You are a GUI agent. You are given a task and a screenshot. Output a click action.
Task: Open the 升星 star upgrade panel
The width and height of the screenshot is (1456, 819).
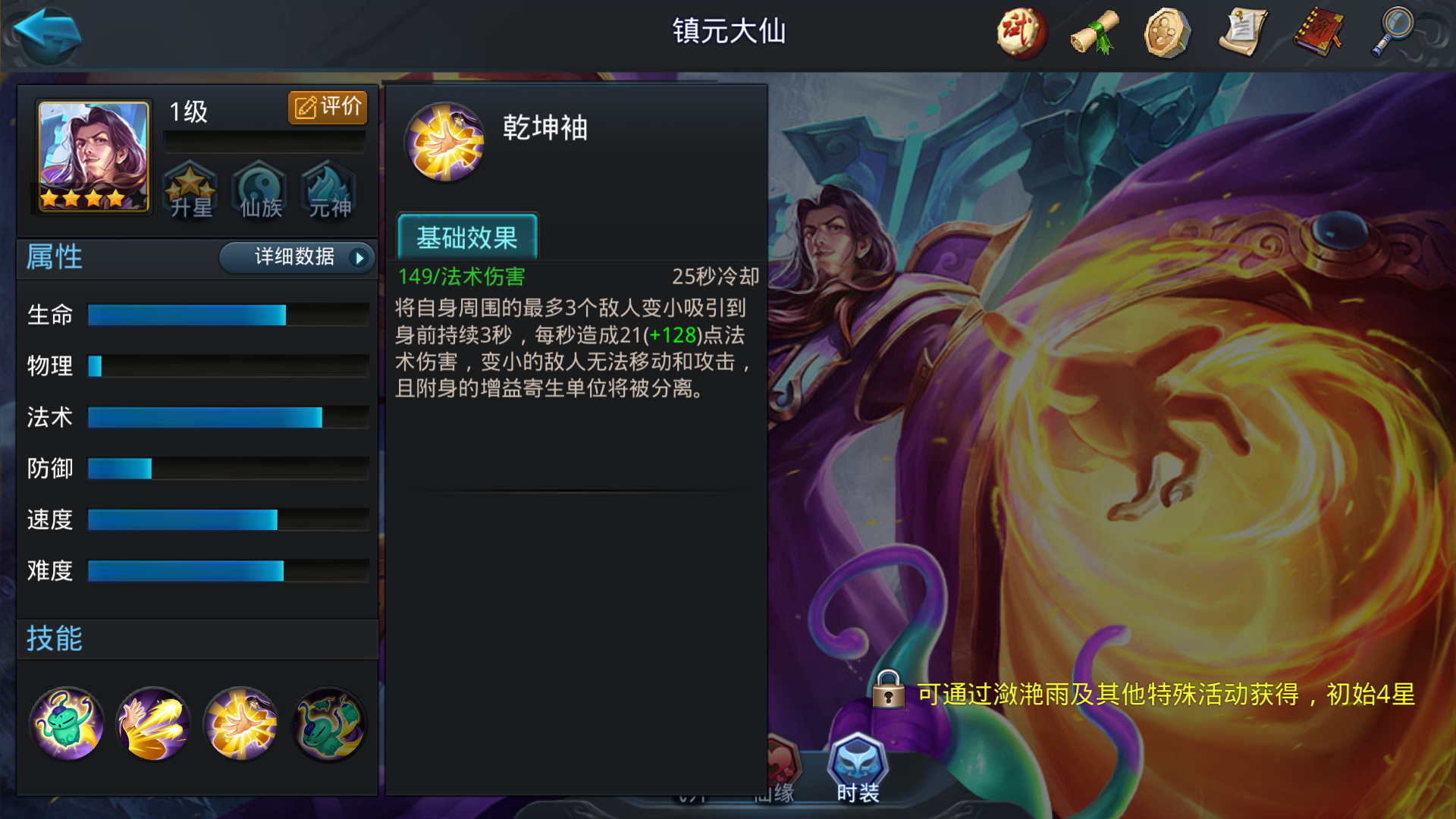(191, 191)
